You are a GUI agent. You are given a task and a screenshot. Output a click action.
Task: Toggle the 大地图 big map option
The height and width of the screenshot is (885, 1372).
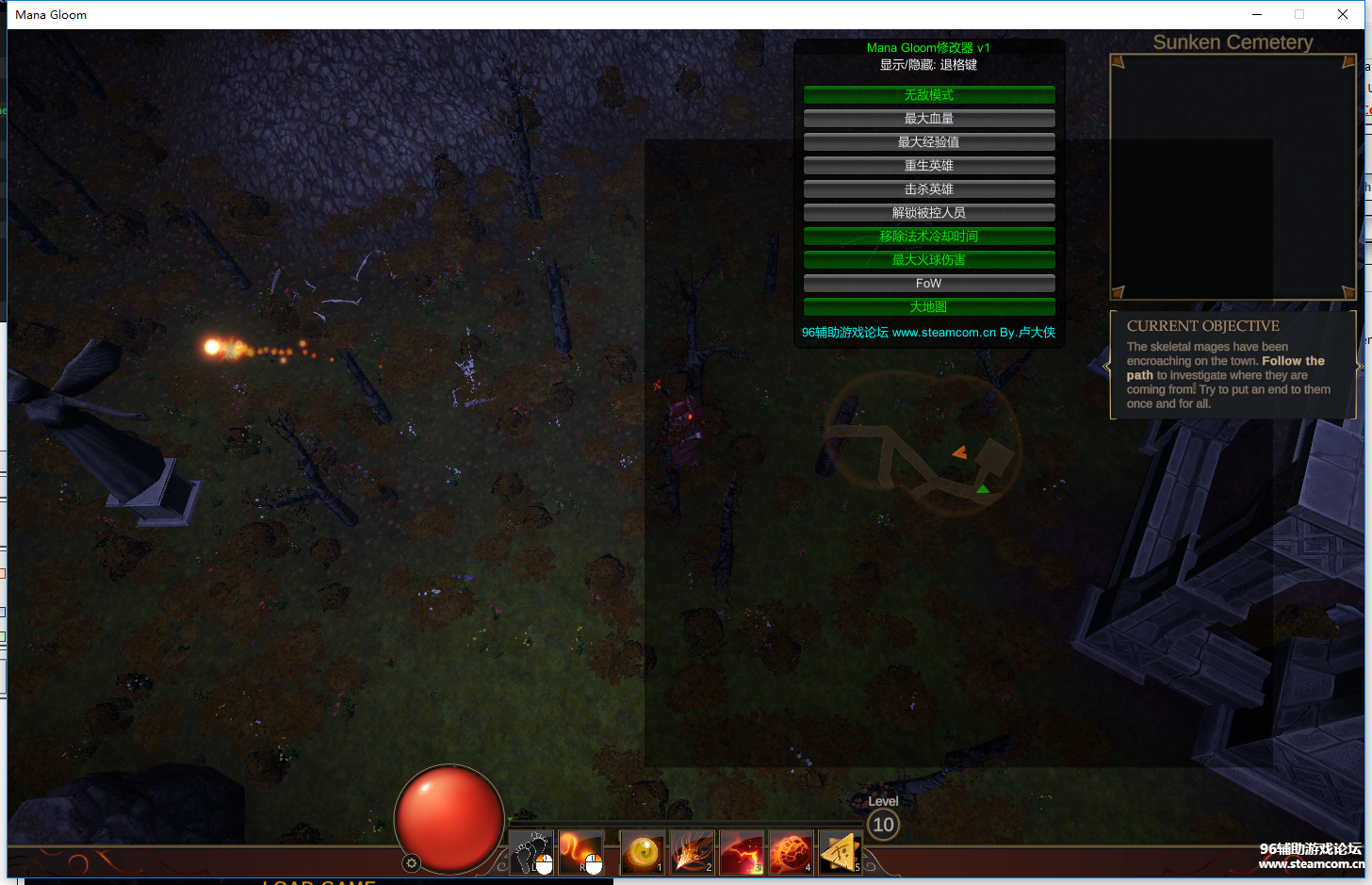[x=928, y=307]
